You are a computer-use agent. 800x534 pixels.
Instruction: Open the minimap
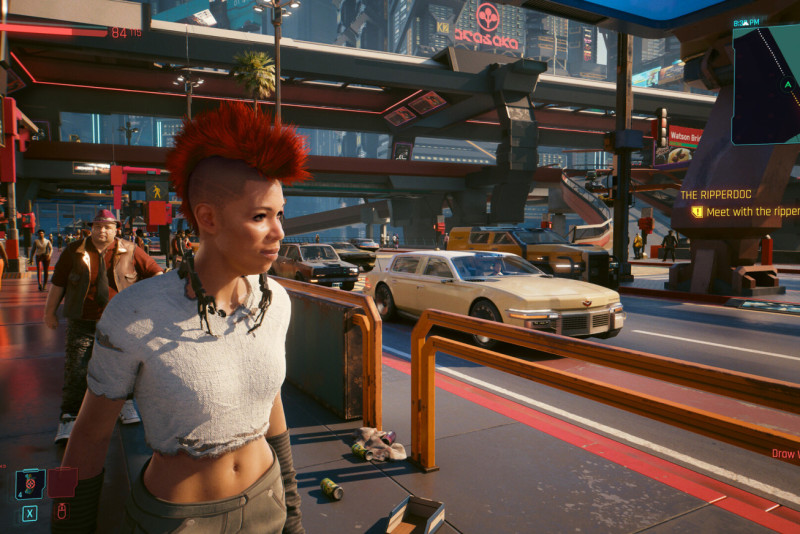[766, 86]
